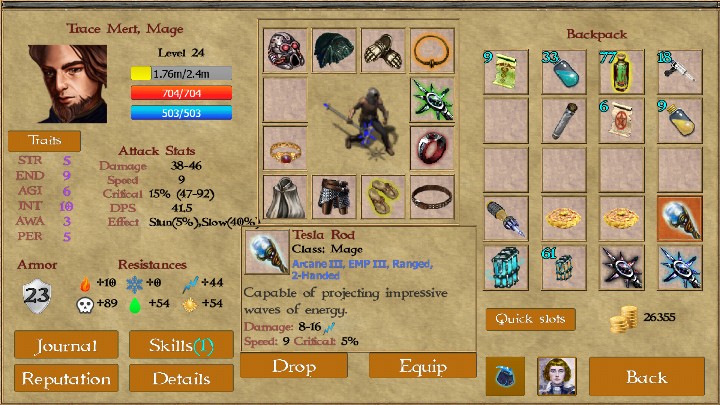This screenshot has height=405, width=720.
Task: Select the teal capsule stack of 33
Action: [563, 70]
